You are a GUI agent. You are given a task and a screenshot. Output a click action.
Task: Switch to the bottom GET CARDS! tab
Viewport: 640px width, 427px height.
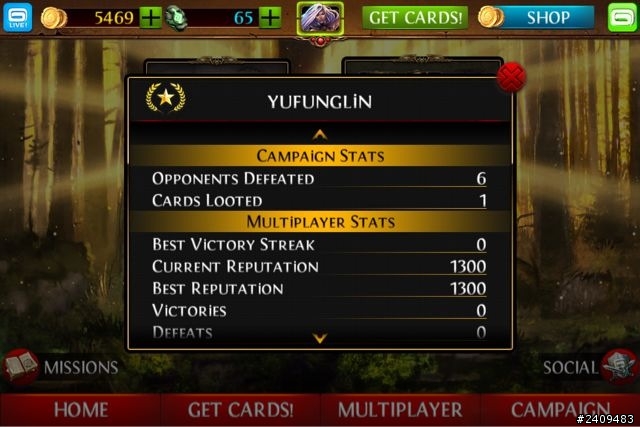241,410
